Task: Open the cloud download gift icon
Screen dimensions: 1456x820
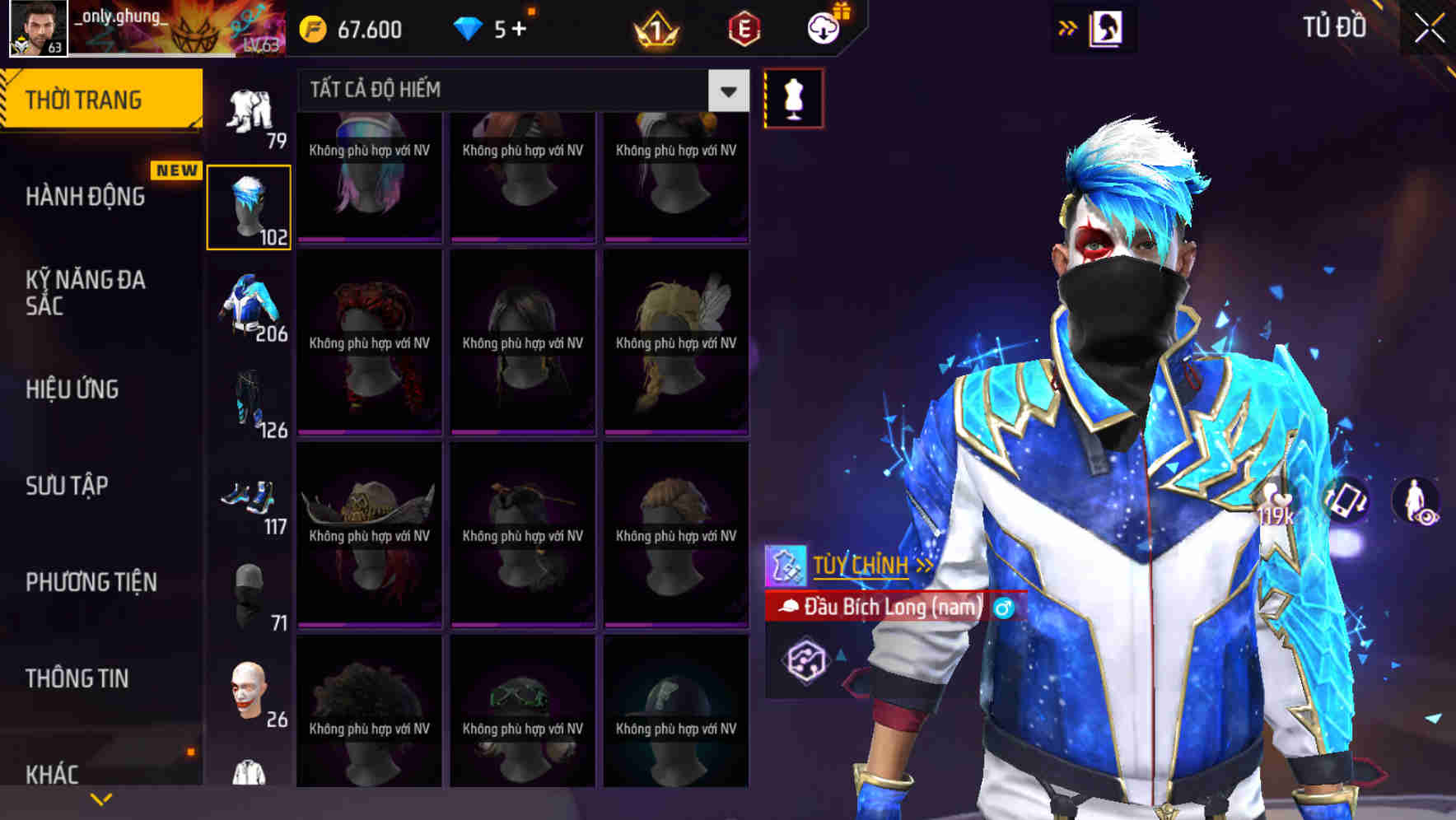Action: pyautogui.click(x=823, y=27)
